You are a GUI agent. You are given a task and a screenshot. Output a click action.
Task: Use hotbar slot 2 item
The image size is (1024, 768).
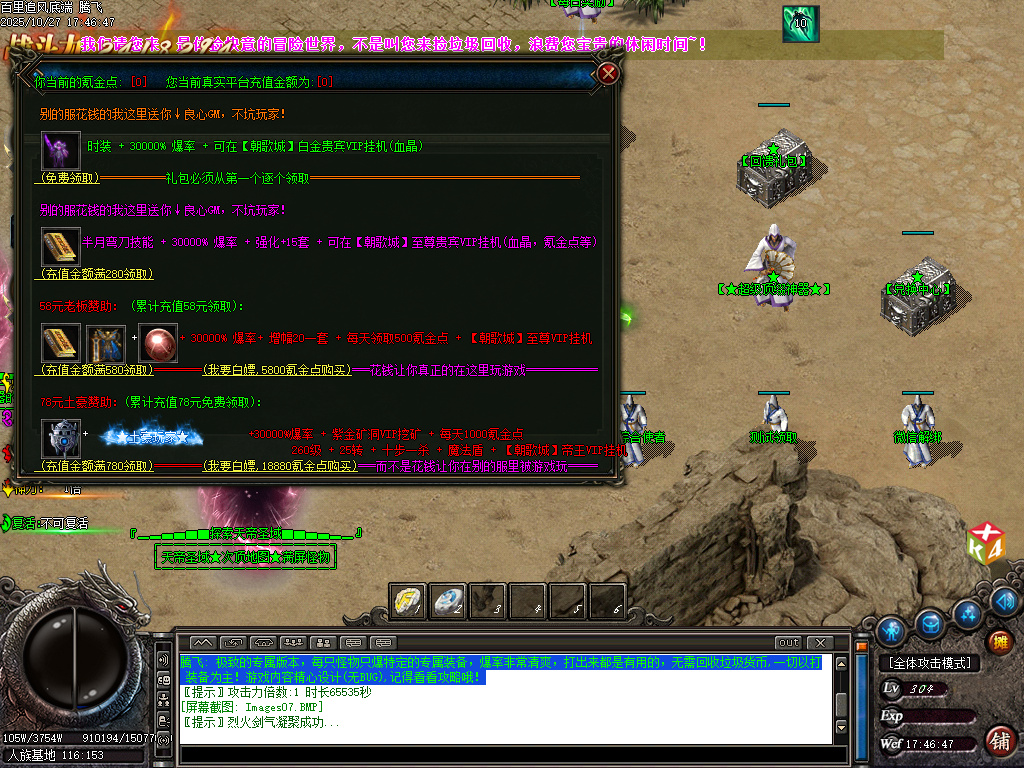coord(447,600)
